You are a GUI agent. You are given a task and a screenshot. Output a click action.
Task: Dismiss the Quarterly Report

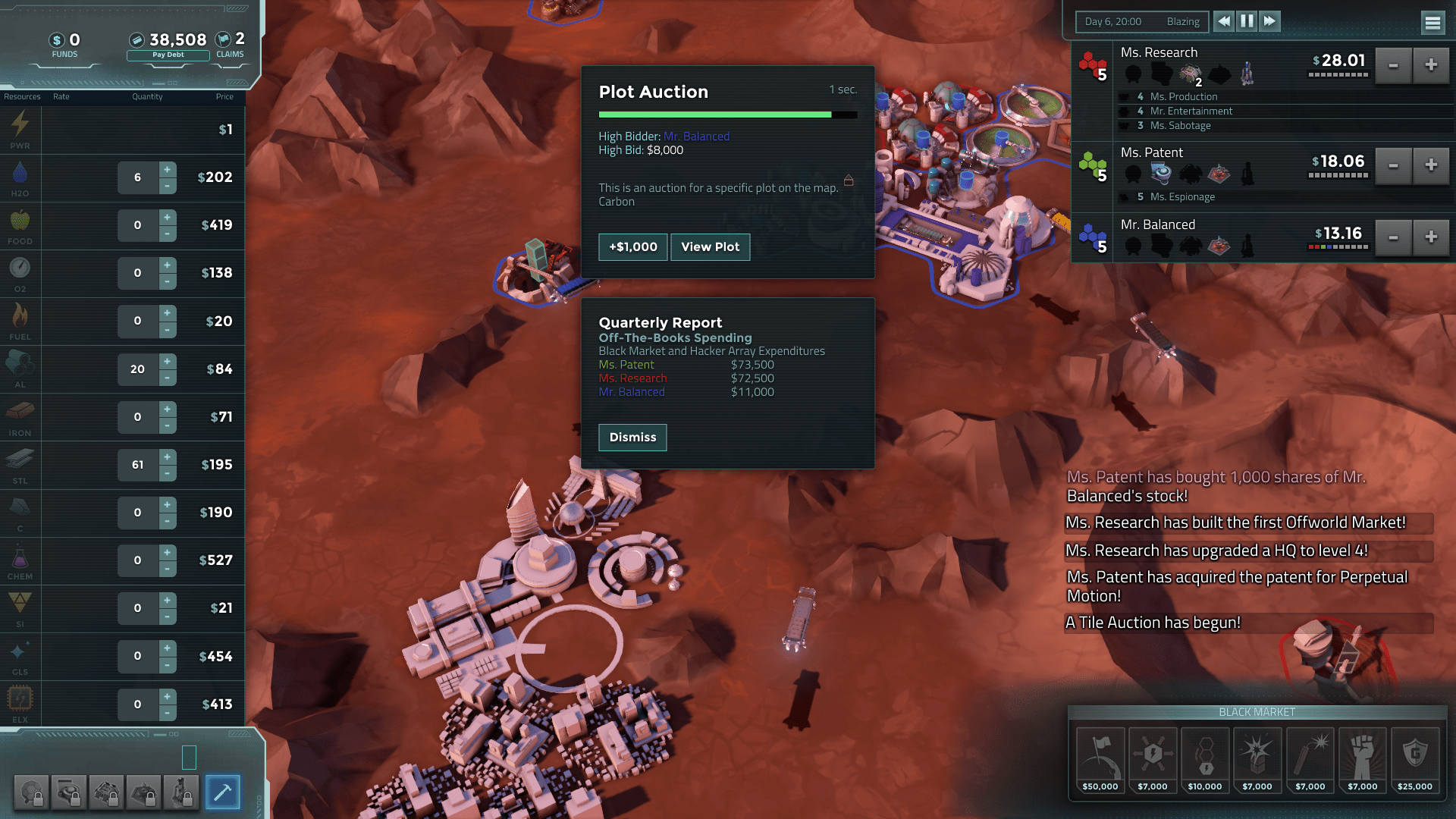(632, 438)
